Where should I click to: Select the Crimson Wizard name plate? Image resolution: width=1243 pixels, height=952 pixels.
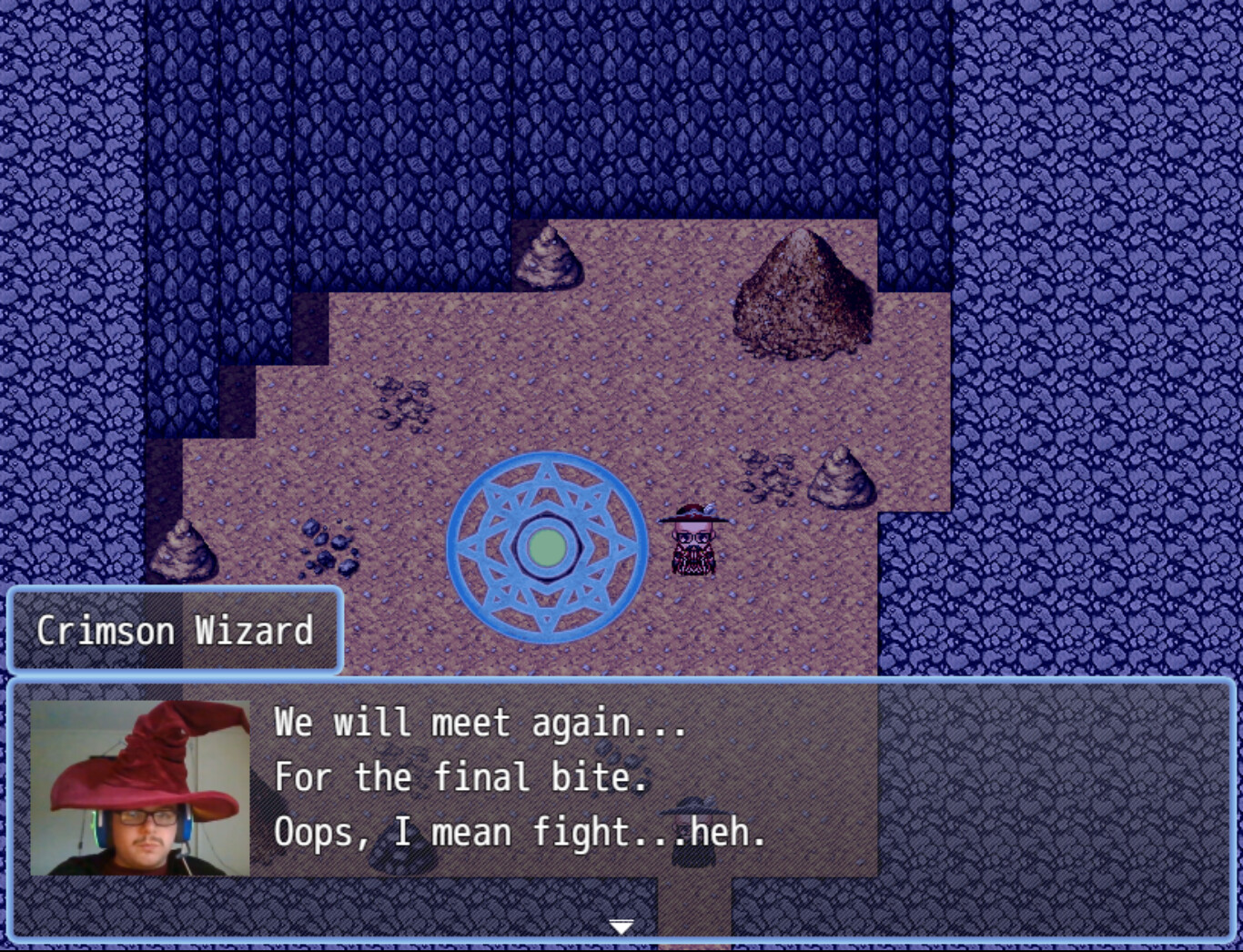(176, 631)
